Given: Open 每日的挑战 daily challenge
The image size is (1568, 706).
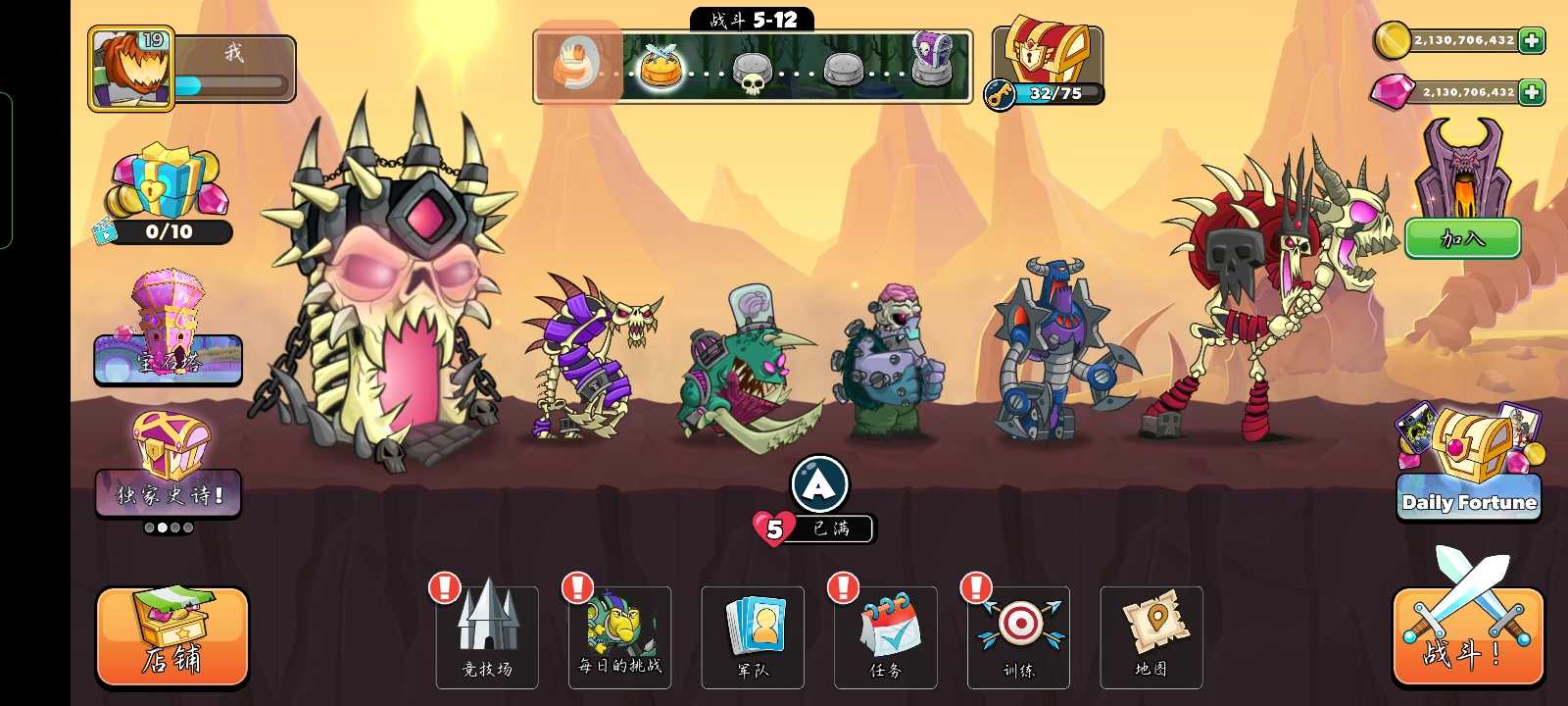Looking at the screenshot, I should pos(619,636).
